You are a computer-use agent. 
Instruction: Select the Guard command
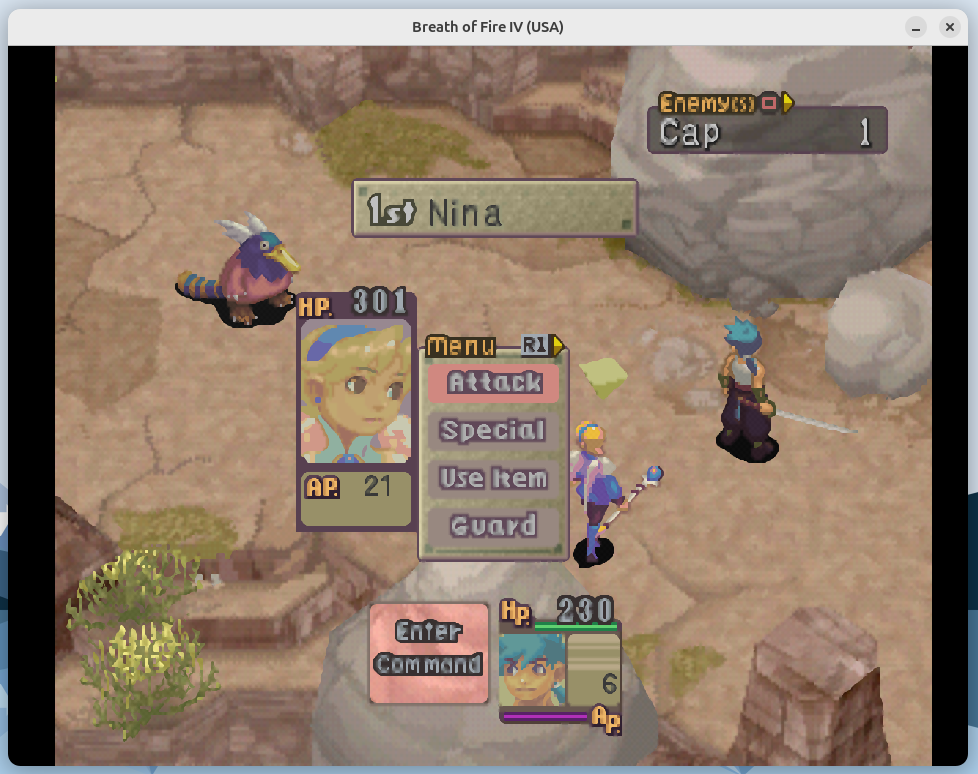494,526
